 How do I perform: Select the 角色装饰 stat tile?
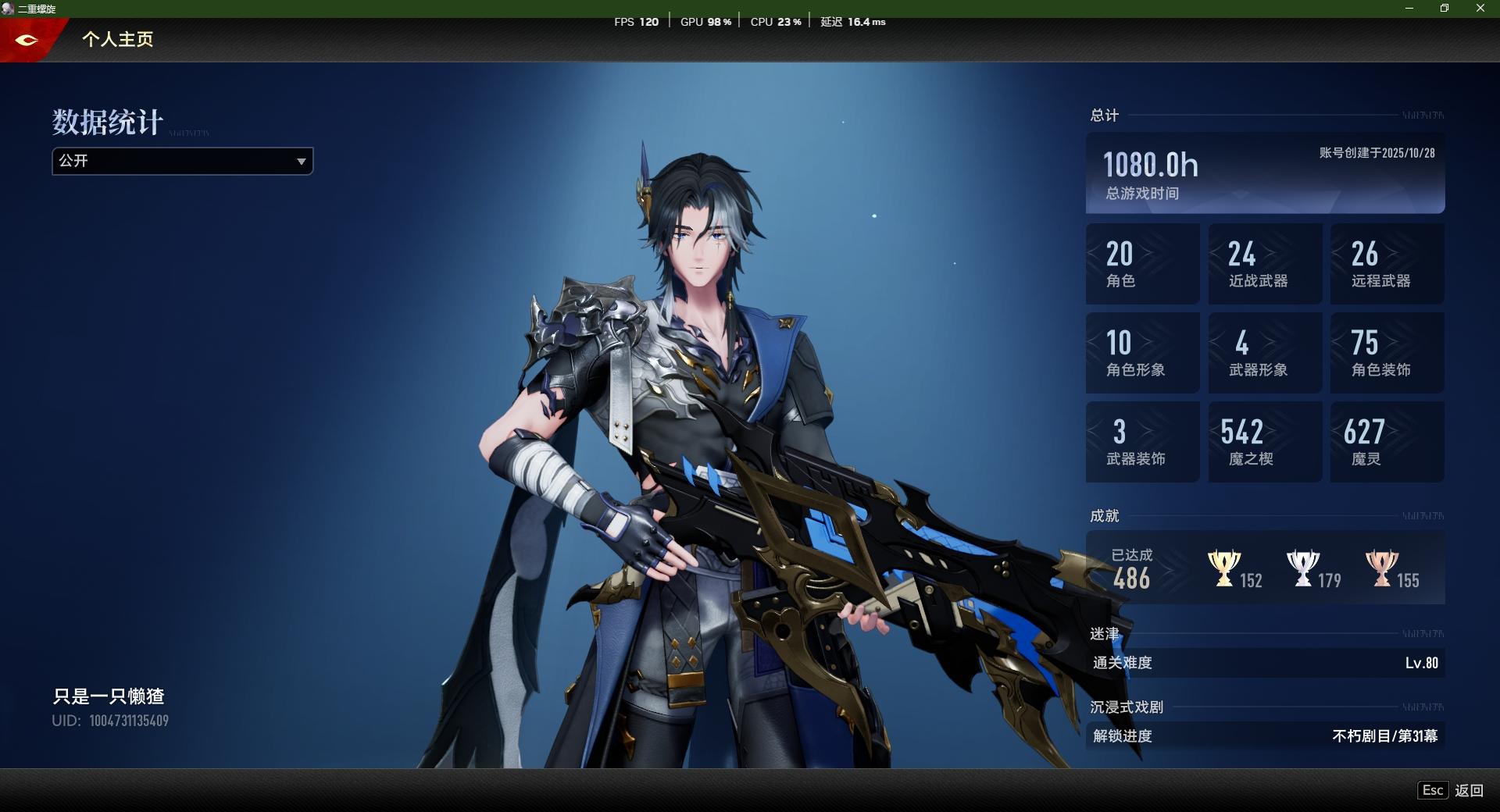pos(1387,353)
